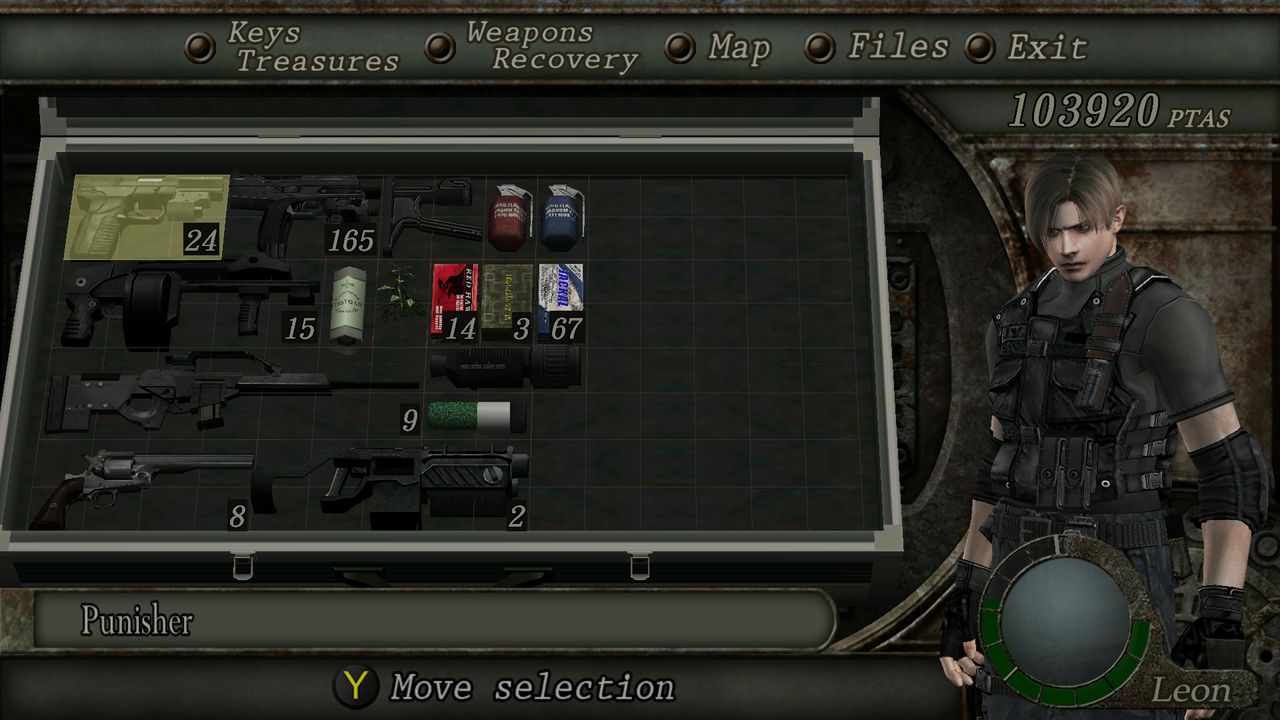Switch to the Map tab
This screenshot has width=1280, height=720.
coord(738,46)
